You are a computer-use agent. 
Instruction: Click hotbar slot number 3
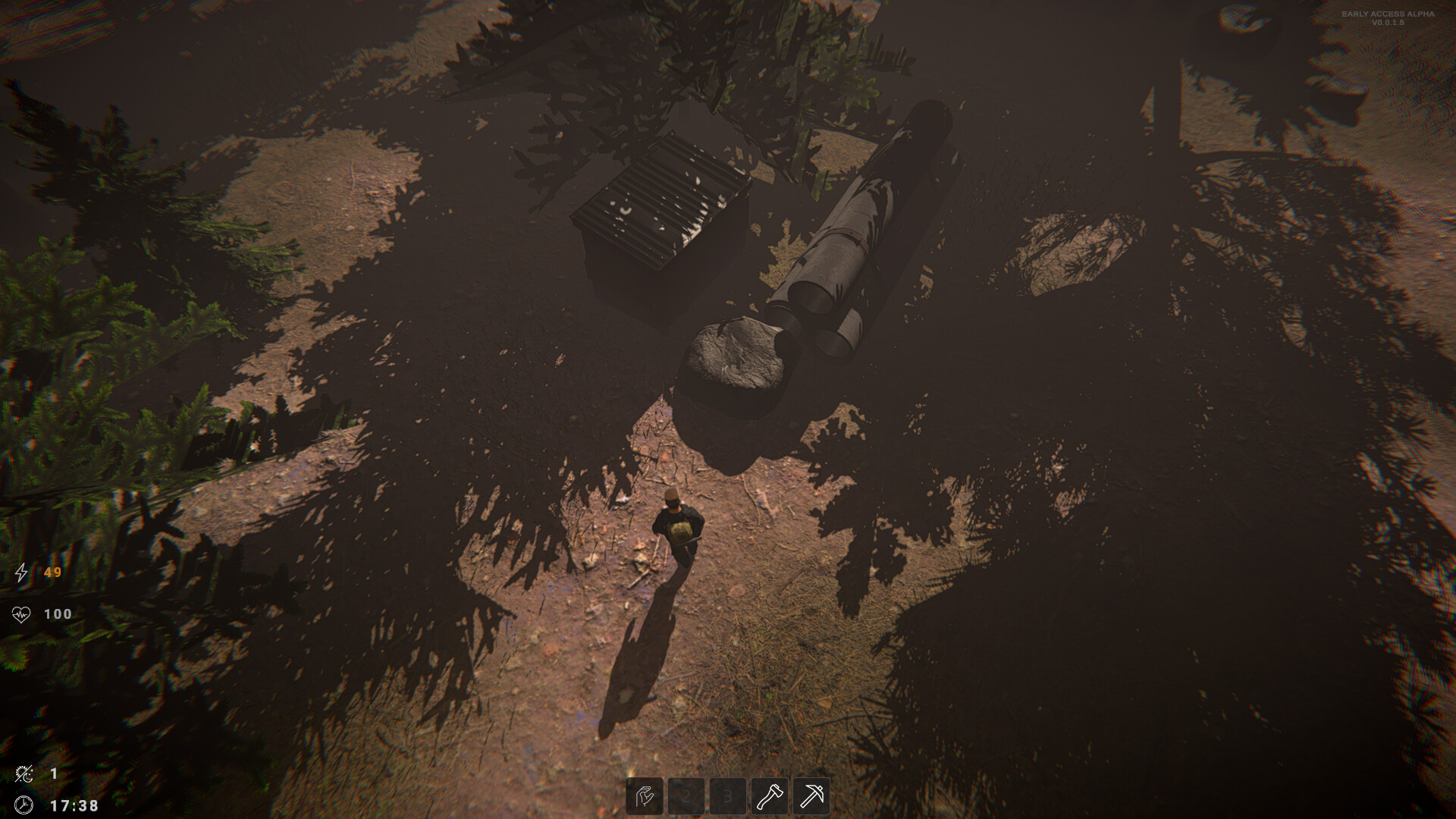click(x=728, y=796)
